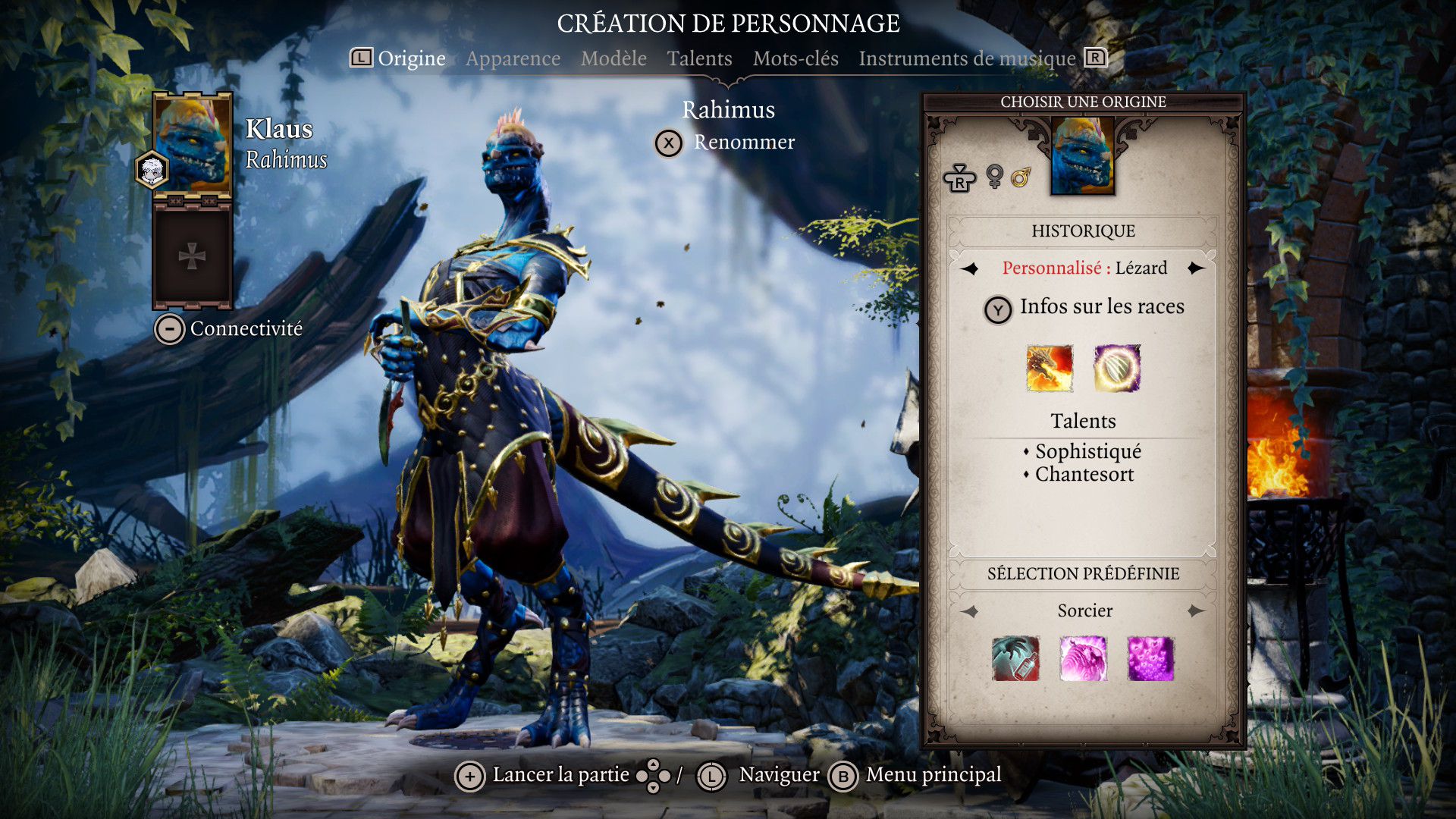Click Lancer la partie to start
This screenshot has height=819, width=1456.
tap(560, 775)
